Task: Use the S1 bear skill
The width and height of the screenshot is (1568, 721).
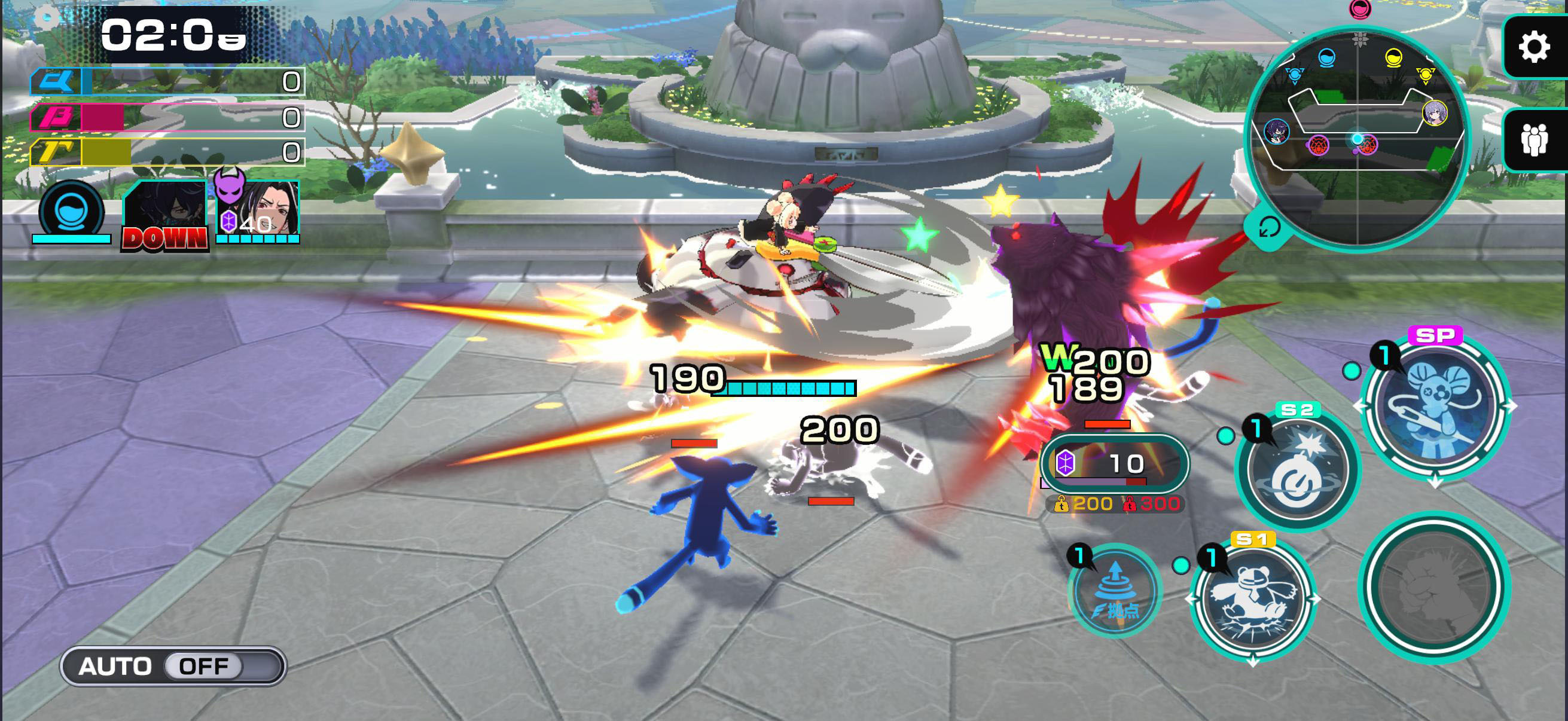Action: (1253, 598)
